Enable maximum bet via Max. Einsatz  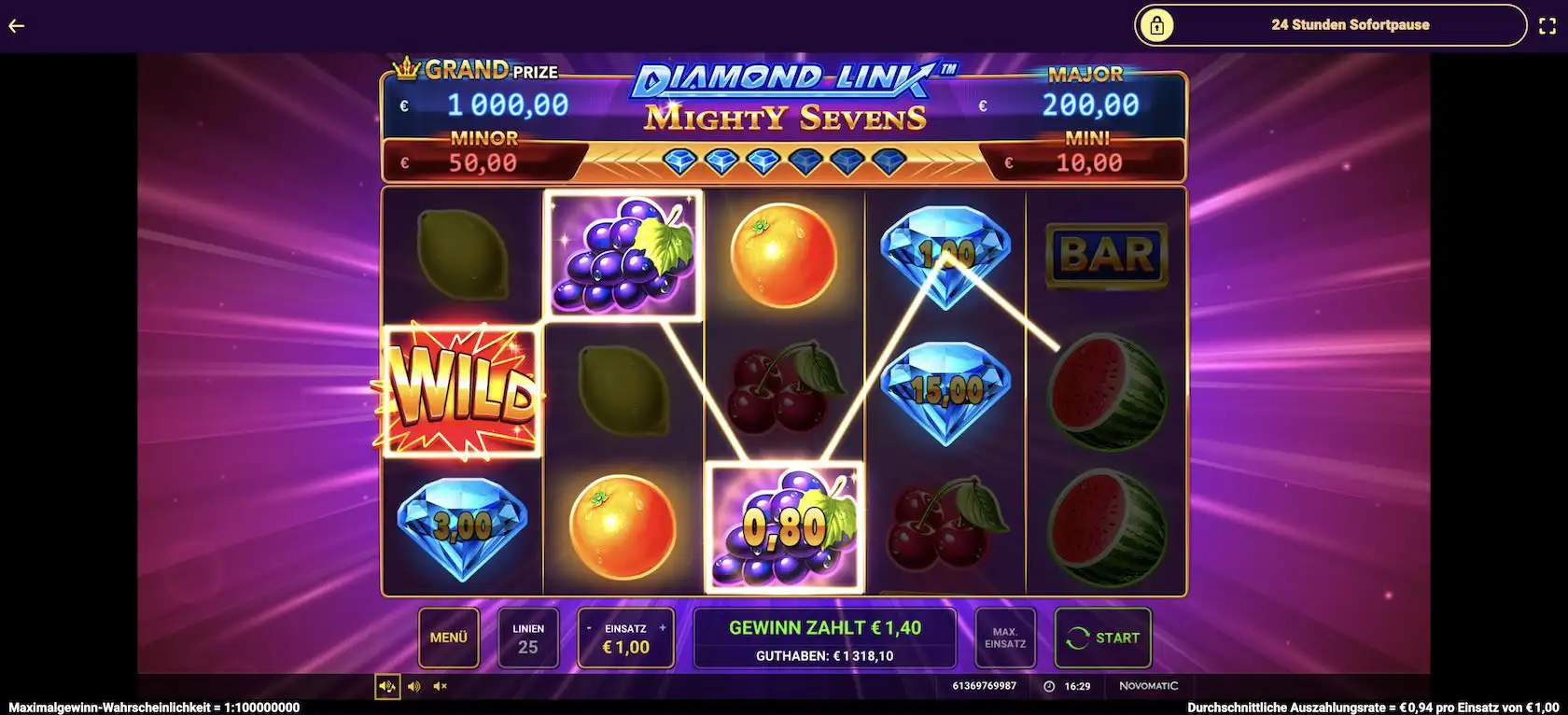click(1005, 638)
